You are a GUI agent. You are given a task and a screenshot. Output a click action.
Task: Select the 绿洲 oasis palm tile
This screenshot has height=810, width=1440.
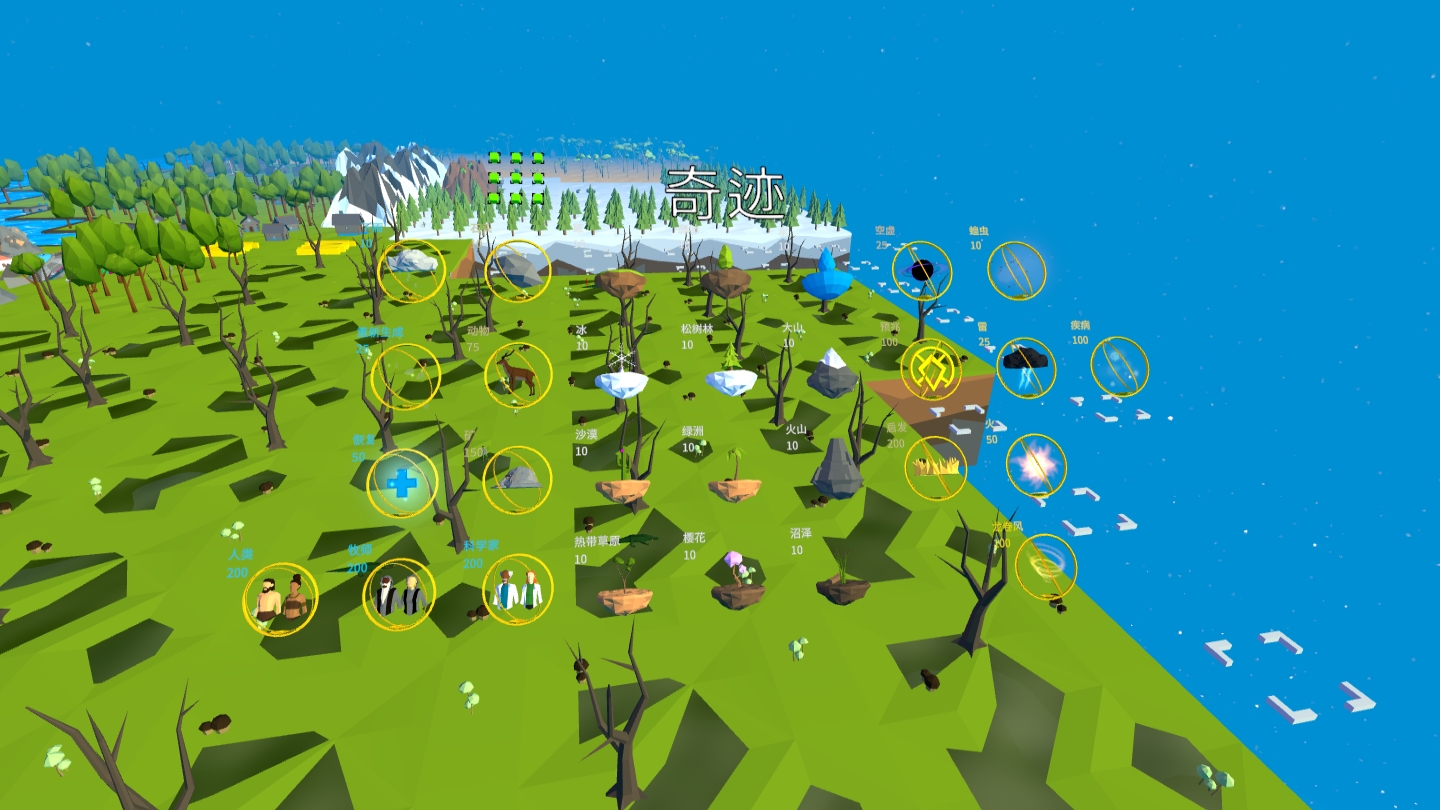click(x=735, y=486)
